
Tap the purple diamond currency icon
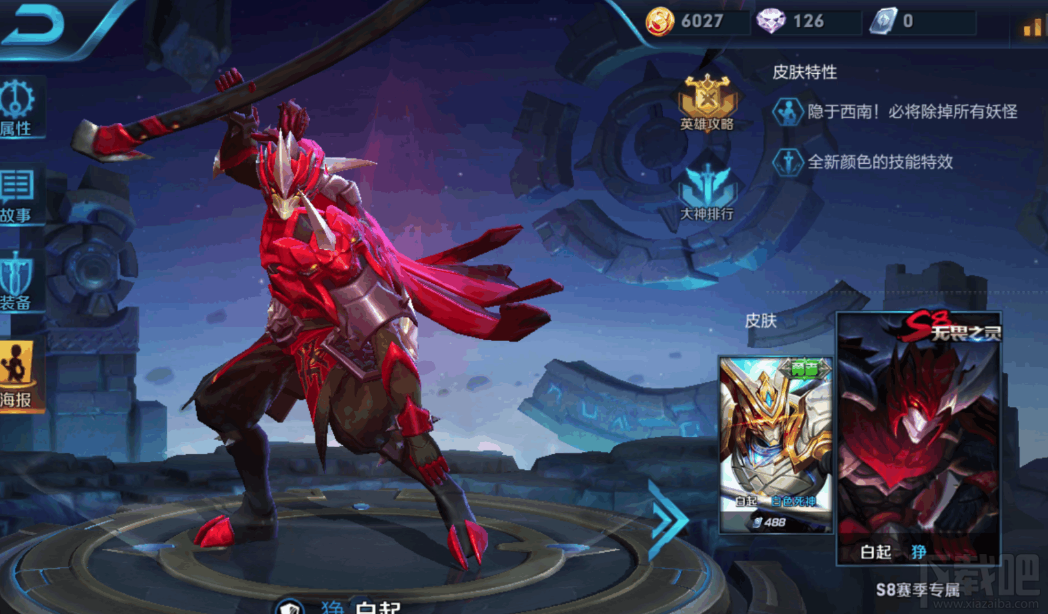coord(771,21)
